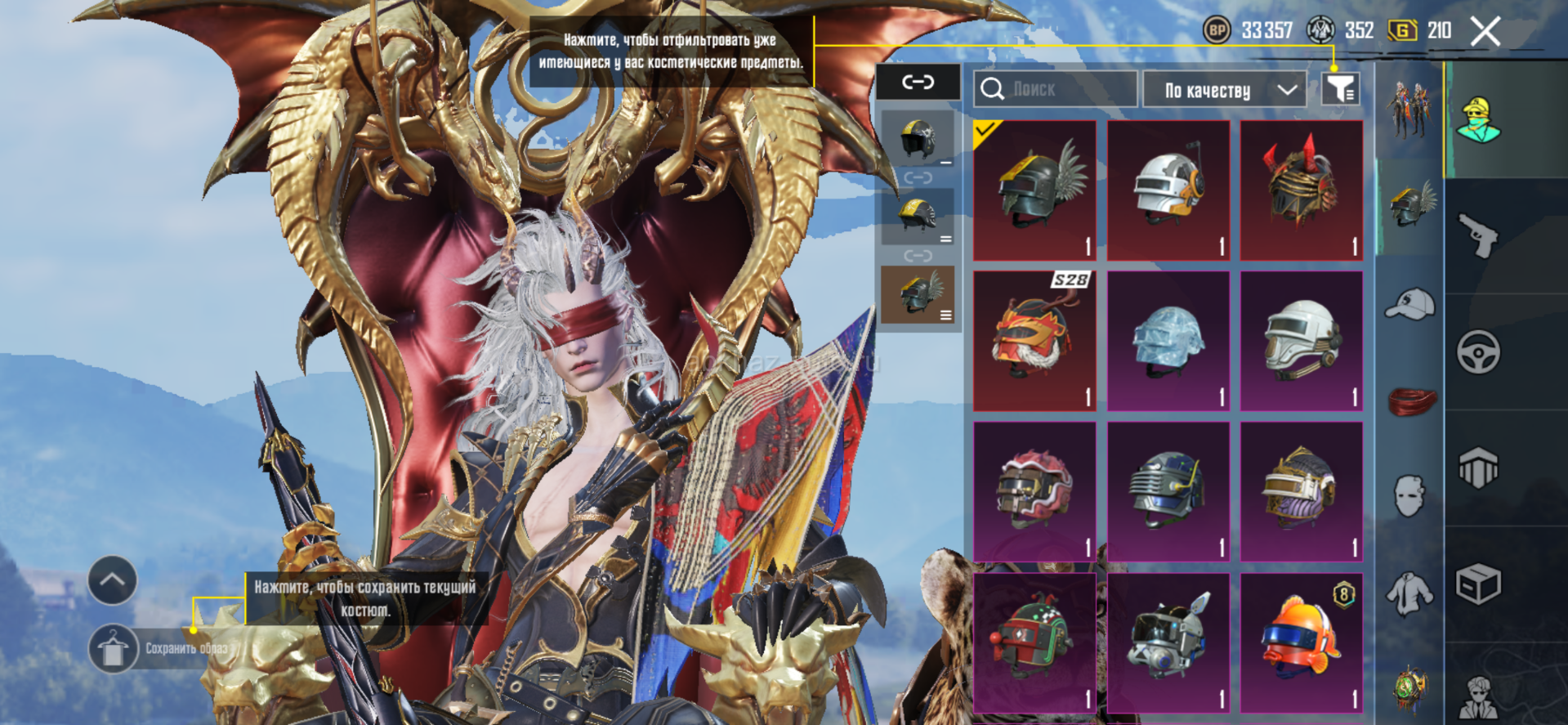Open the jacket clothing subcategory
The image size is (1568, 725).
pos(1410,593)
